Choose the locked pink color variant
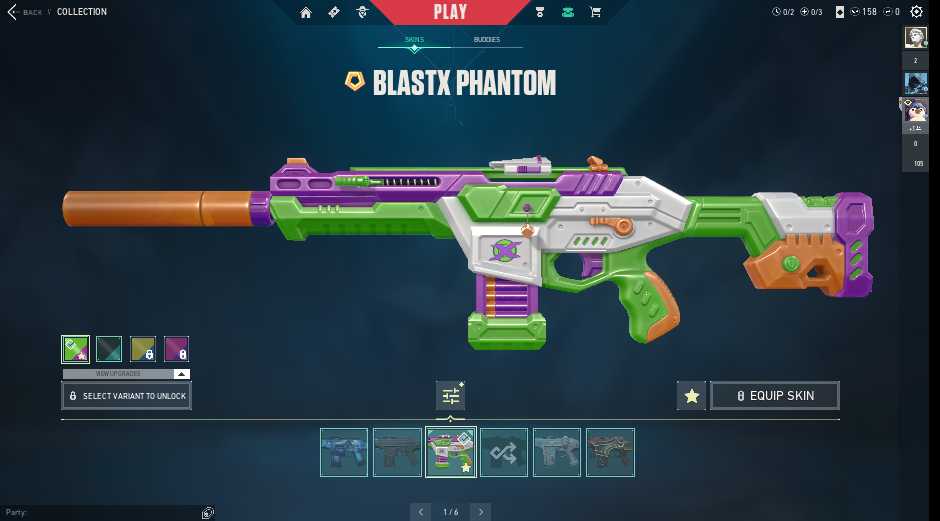The height and width of the screenshot is (521, 940). coord(177,349)
